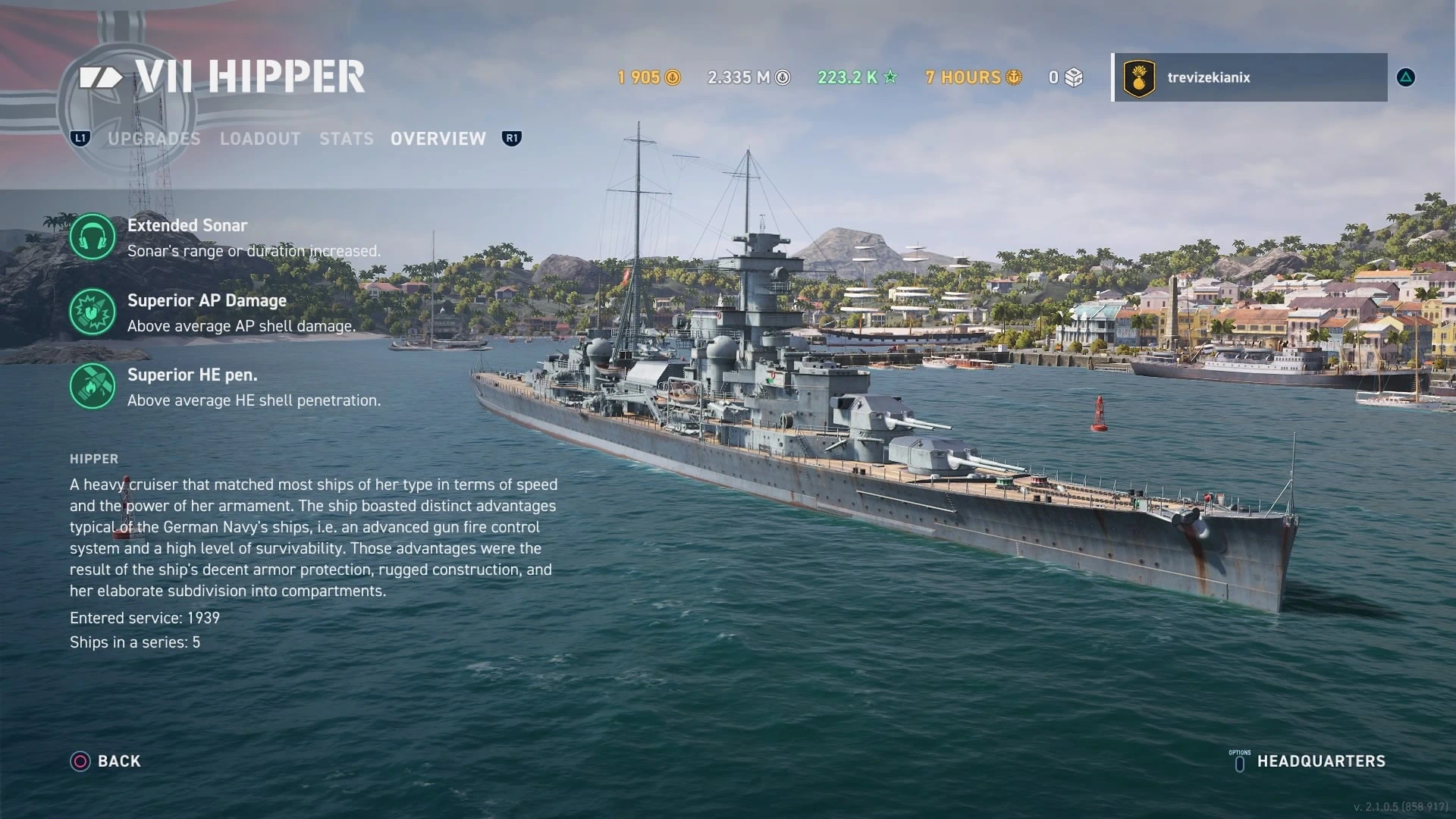
Task: Choose the Superior HE pen. icon
Action: coord(93,386)
